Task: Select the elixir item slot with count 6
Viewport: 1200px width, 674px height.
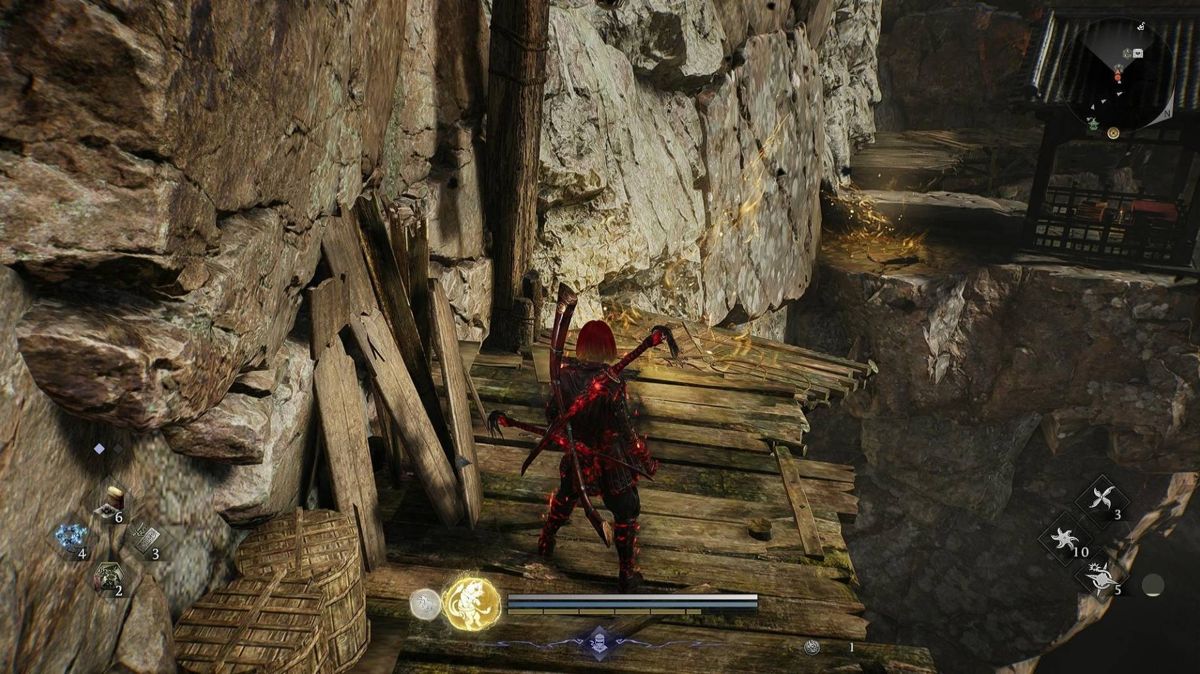Action: 109,507
